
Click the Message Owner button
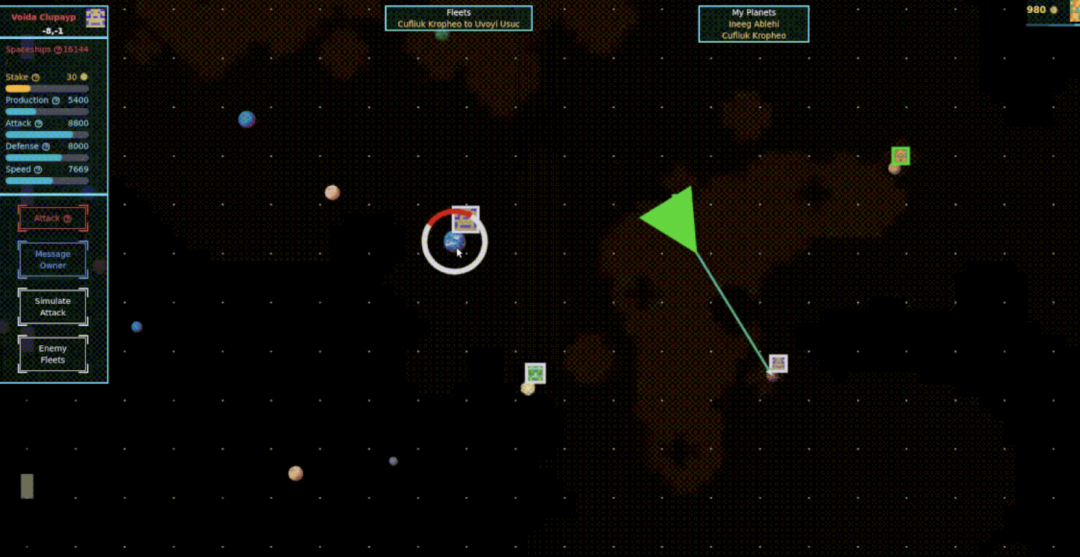click(x=53, y=260)
